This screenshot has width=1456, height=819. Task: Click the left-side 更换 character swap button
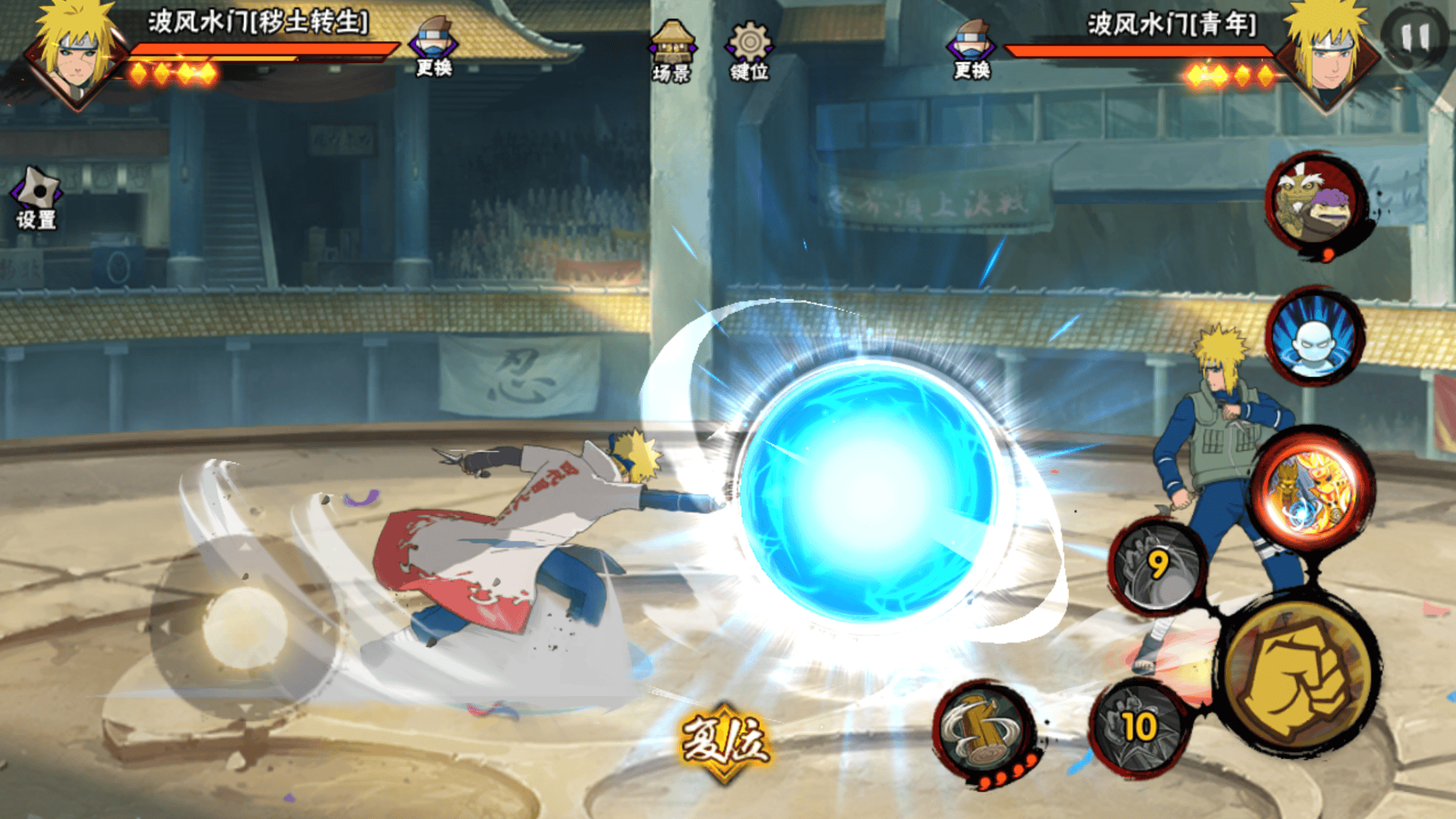(434, 46)
